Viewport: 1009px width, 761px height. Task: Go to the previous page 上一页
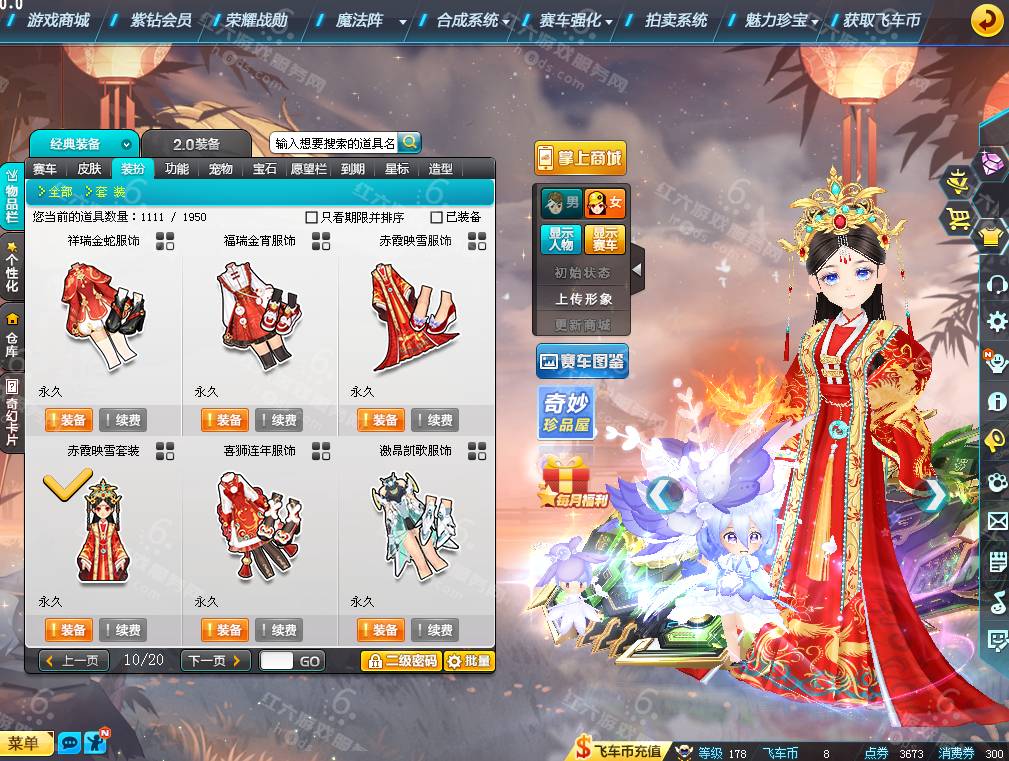[x=74, y=660]
